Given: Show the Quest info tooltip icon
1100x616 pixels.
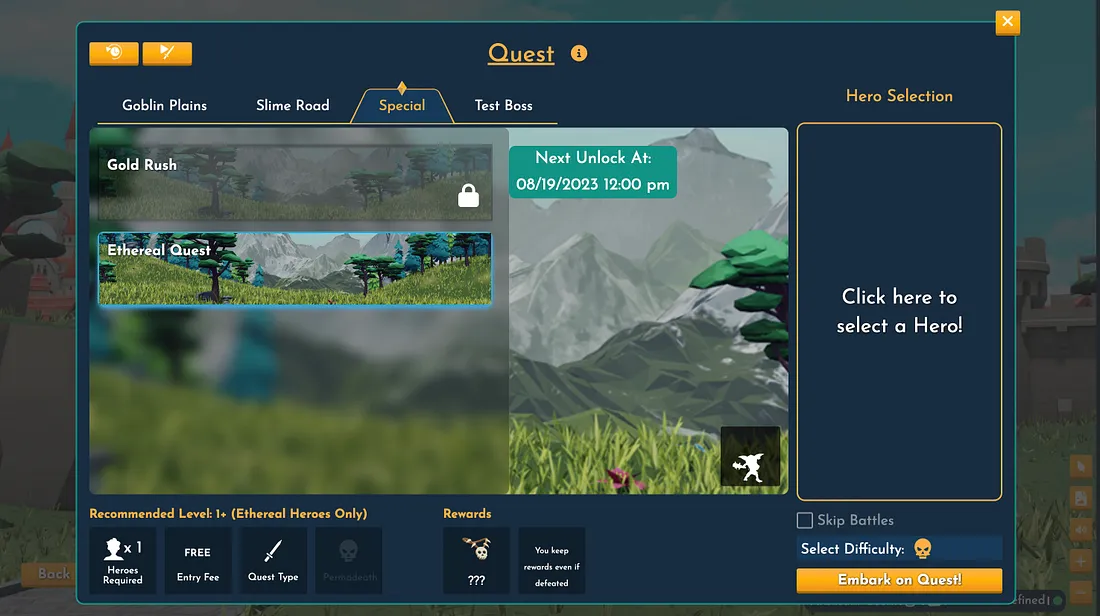Looking at the screenshot, I should 579,53.
